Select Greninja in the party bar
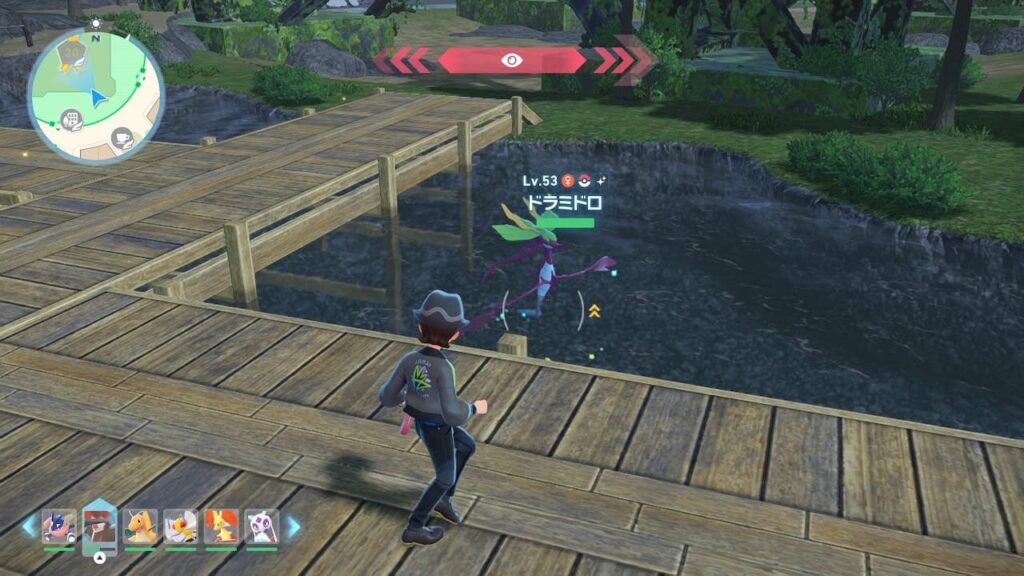The image size is (1024, 576). (59, 526)
